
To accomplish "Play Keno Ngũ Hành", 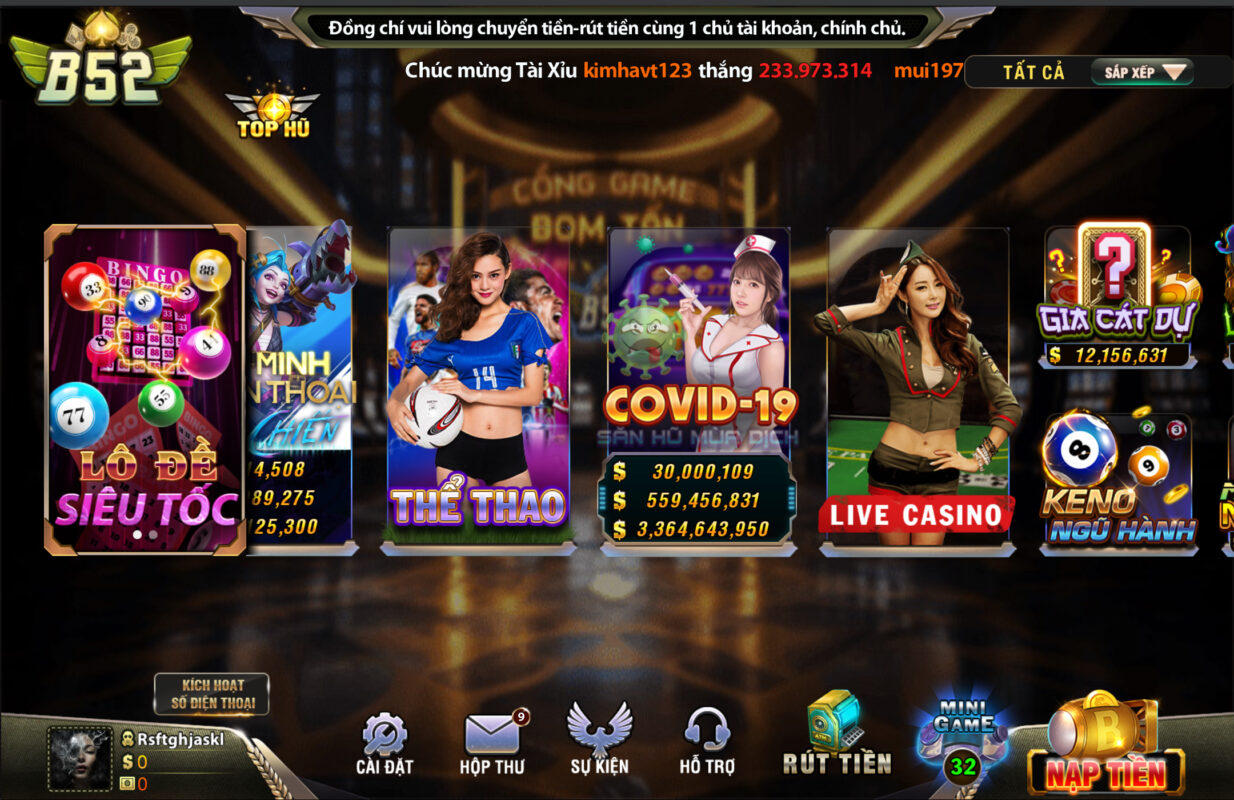I will pos(1118,480).
